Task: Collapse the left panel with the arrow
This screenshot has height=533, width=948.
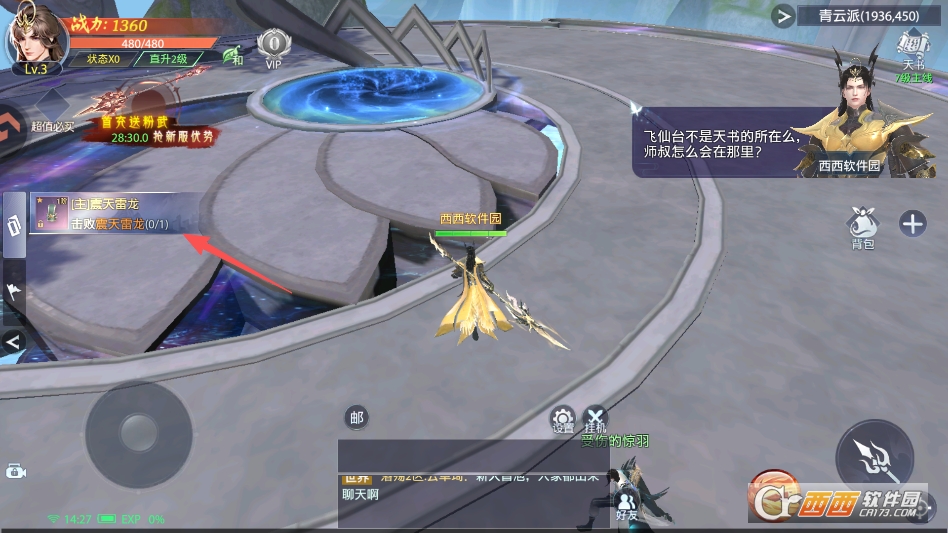Action: (x=13, y=342)
